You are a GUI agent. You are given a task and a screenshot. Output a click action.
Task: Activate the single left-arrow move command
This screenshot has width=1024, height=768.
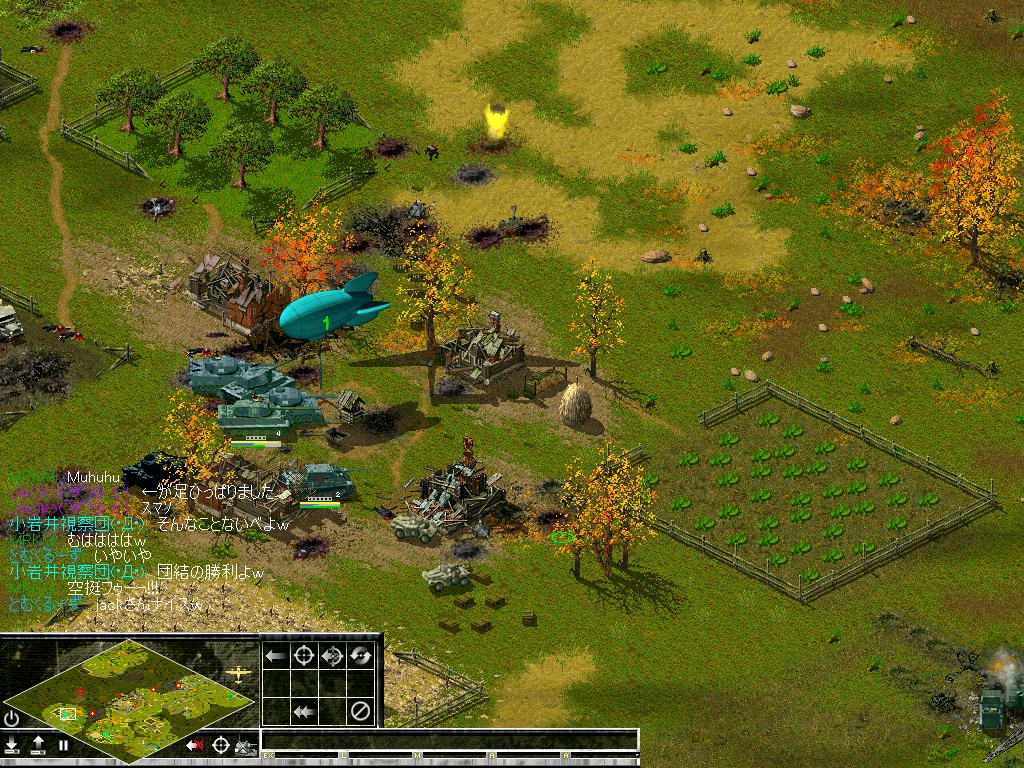[275, 656]
